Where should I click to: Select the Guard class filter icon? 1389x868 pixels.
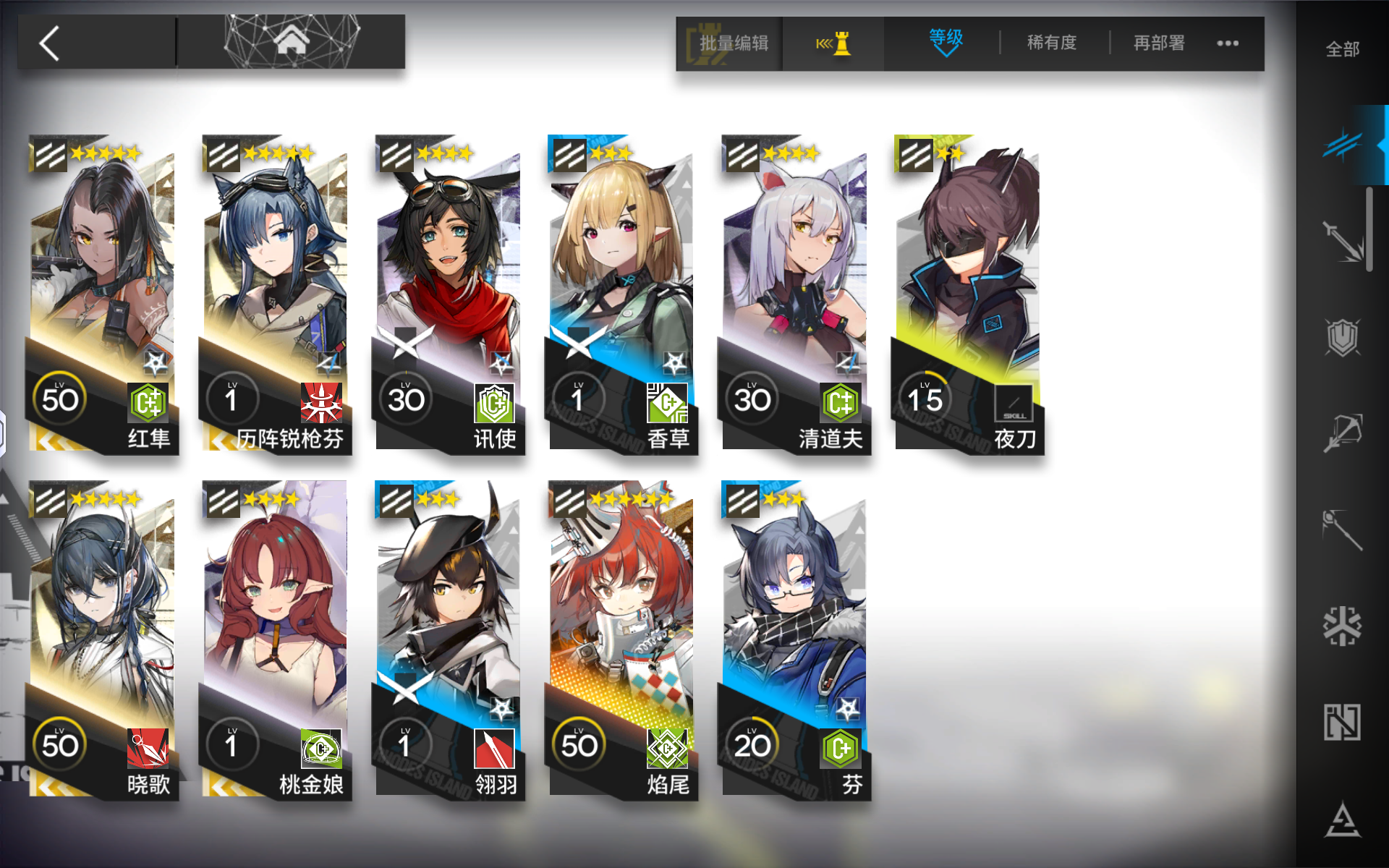coord(1343,242)
